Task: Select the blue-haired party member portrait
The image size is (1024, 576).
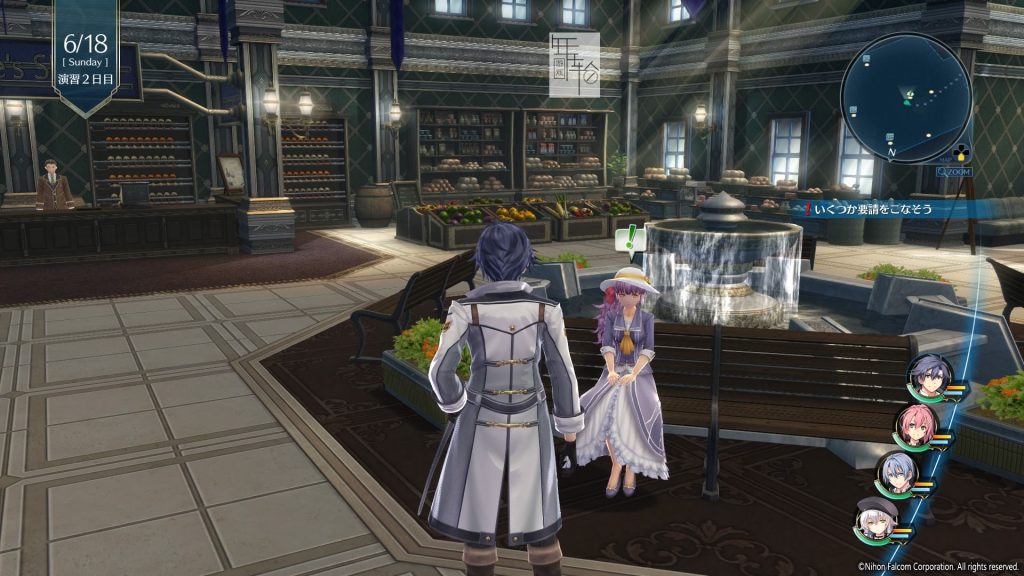Action: point(895,474)
